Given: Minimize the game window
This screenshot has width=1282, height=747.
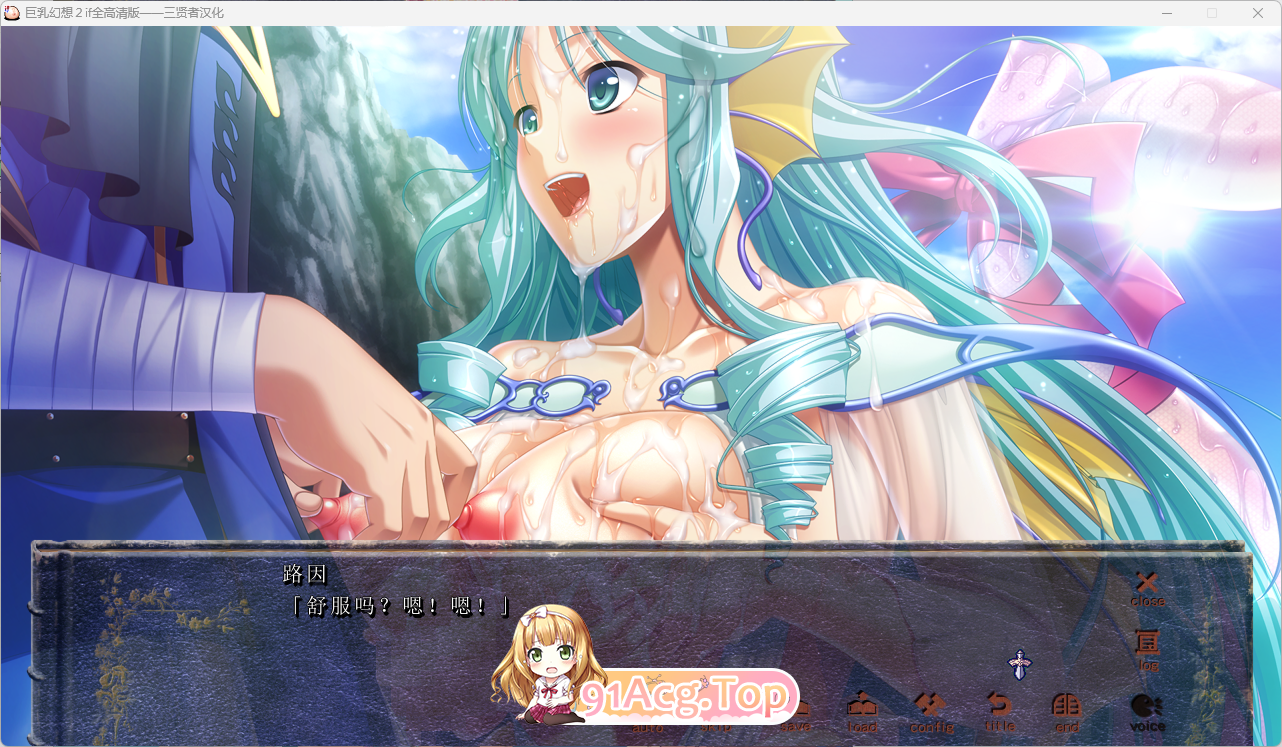Looking at the screenshot, I should pos(1167,13).
